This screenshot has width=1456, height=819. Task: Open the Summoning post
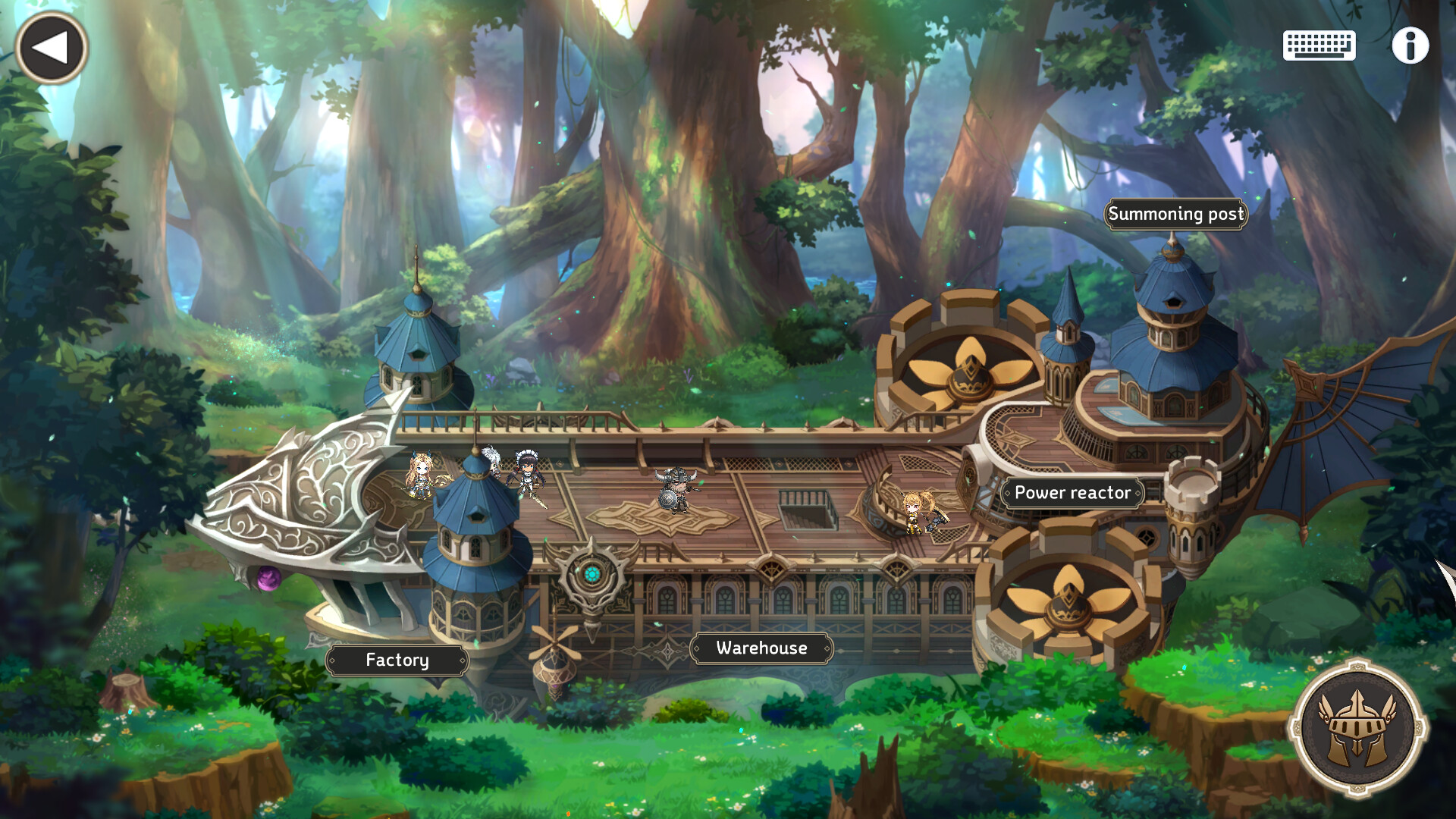pyautogui.click(x=1176, y=215)
